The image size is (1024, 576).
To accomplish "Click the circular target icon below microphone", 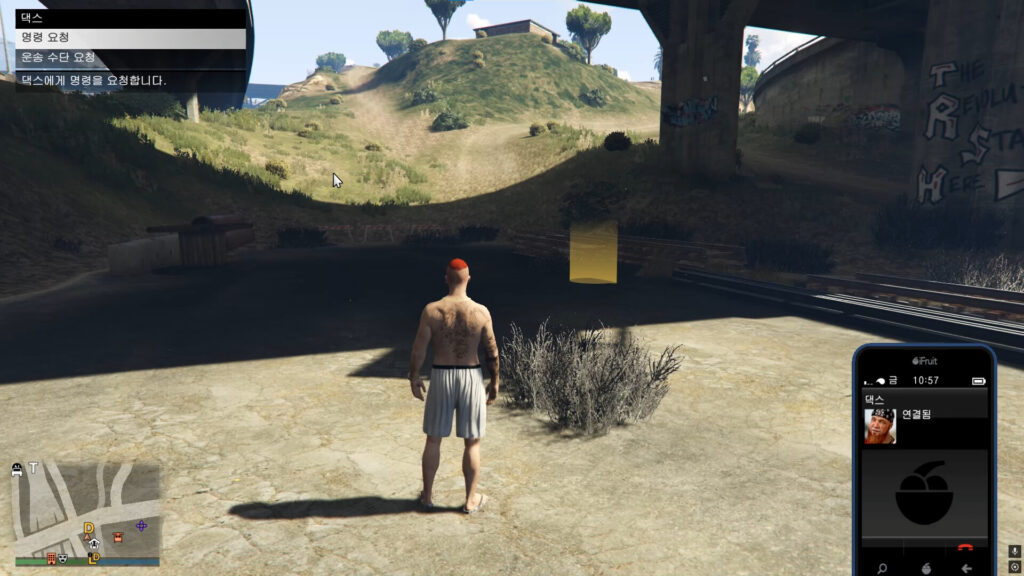I will tap(1014, 567).
